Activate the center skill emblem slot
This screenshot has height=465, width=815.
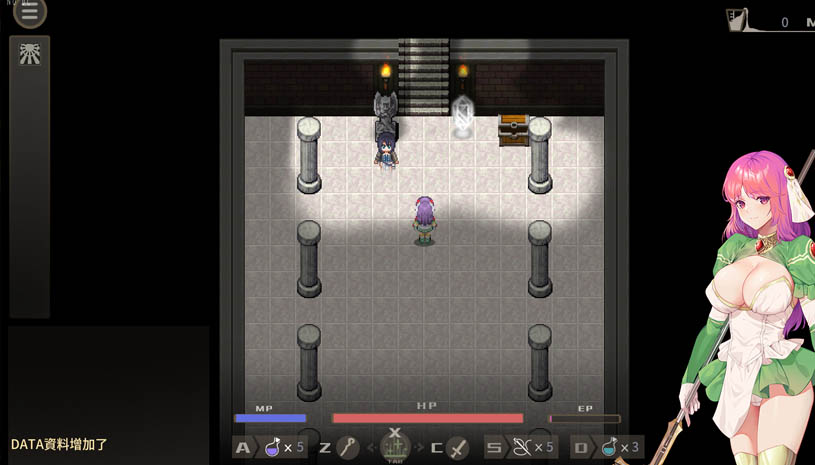[395, 447]
